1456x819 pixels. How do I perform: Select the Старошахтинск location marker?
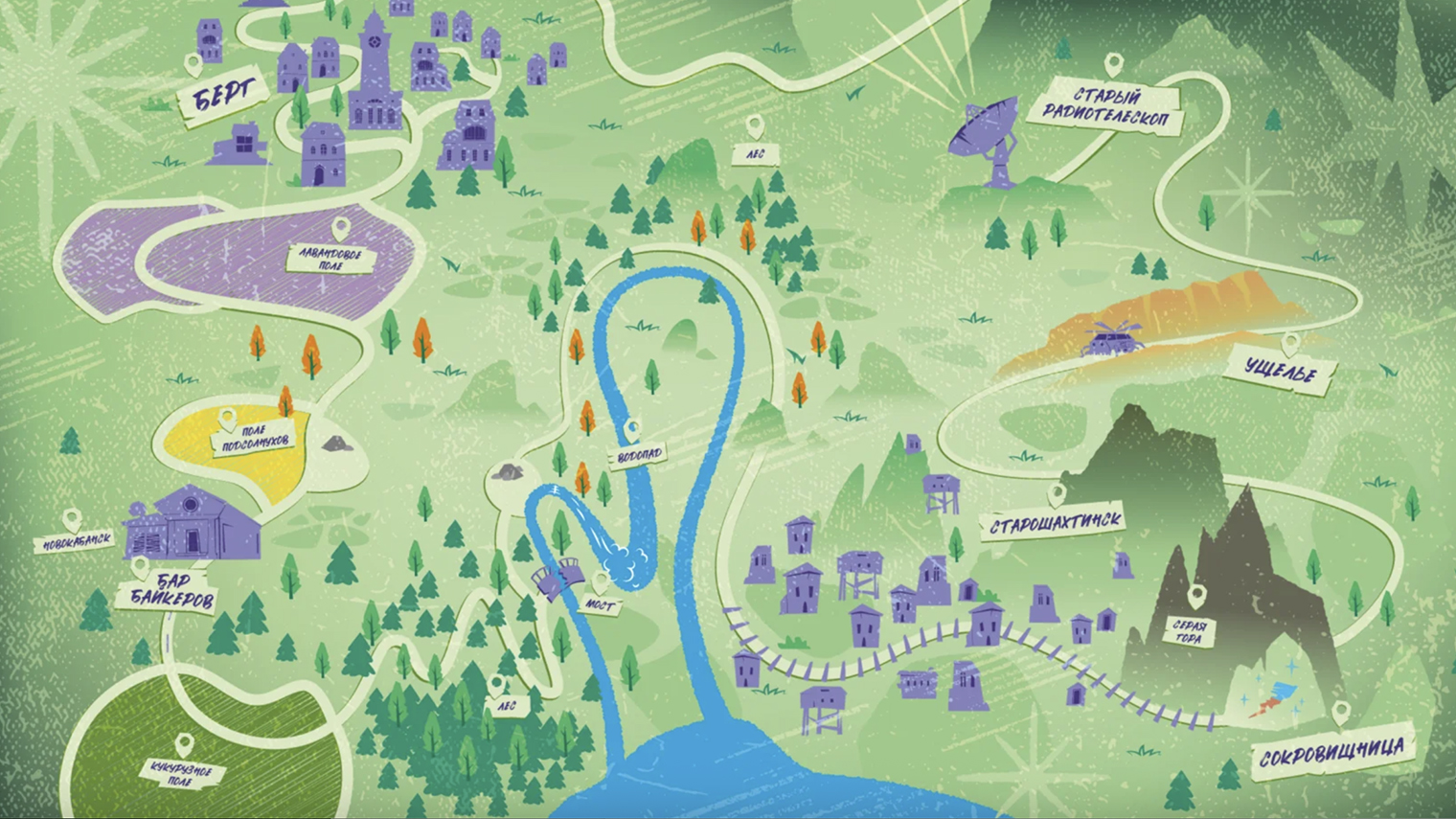pyautogui.click(x=1056, y=495)
